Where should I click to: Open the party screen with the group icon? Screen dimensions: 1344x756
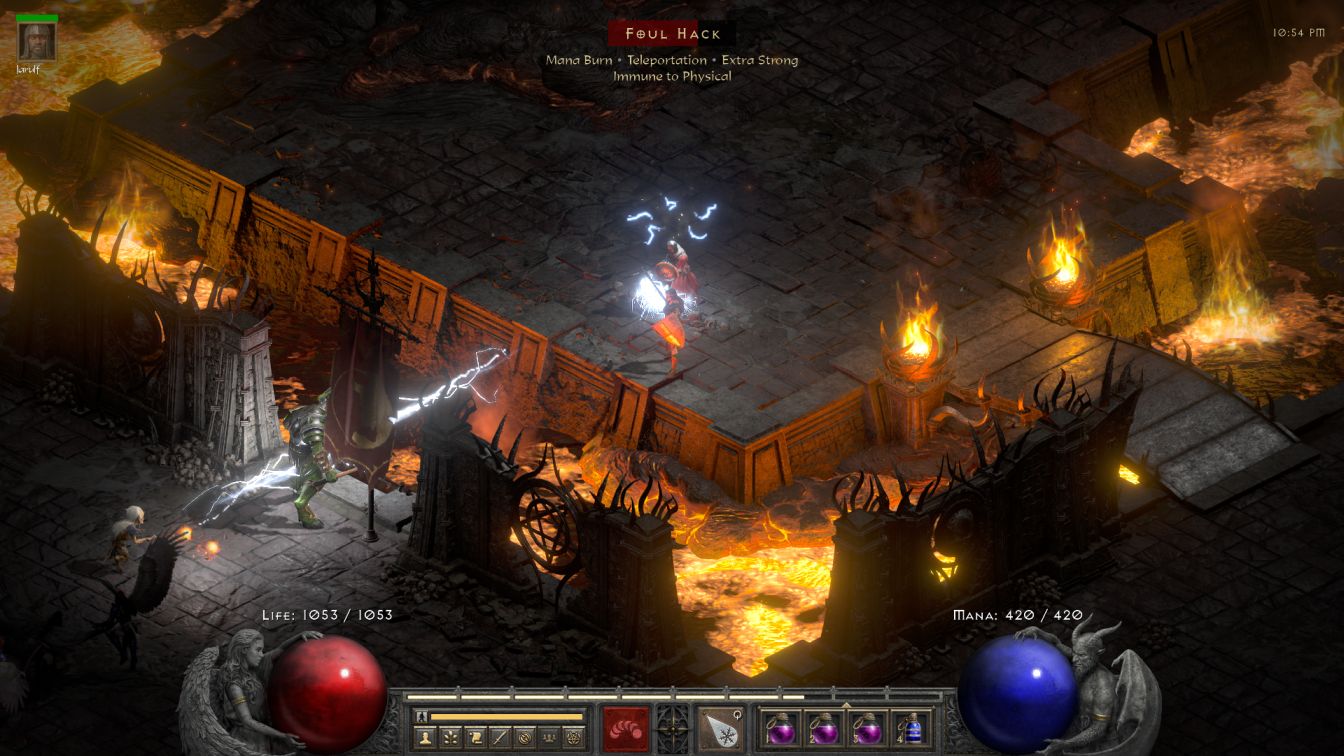(549, 737)
